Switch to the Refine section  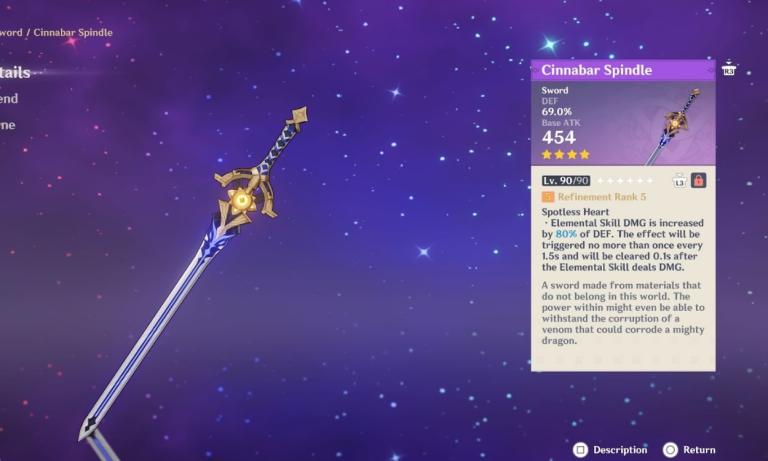pos(7,125)
